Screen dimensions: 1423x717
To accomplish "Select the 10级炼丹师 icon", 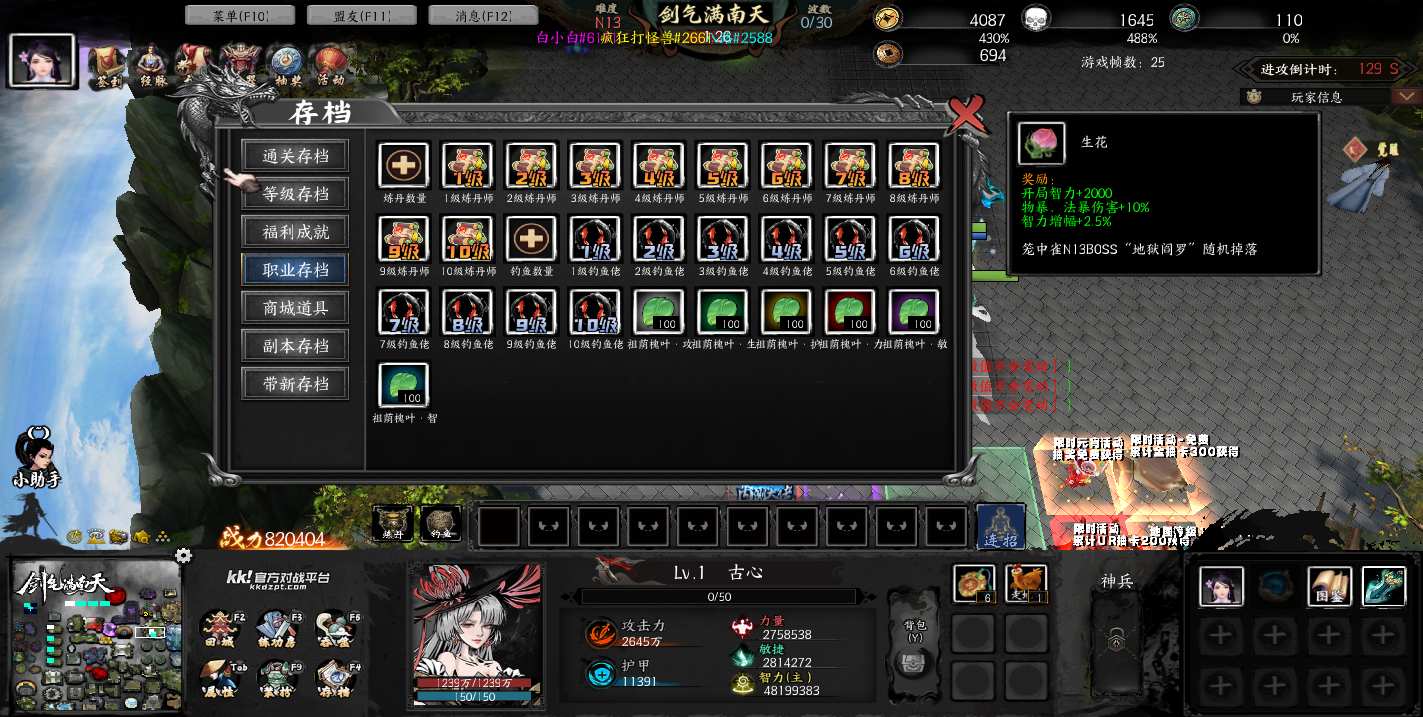I will click(x=467, y=239).
